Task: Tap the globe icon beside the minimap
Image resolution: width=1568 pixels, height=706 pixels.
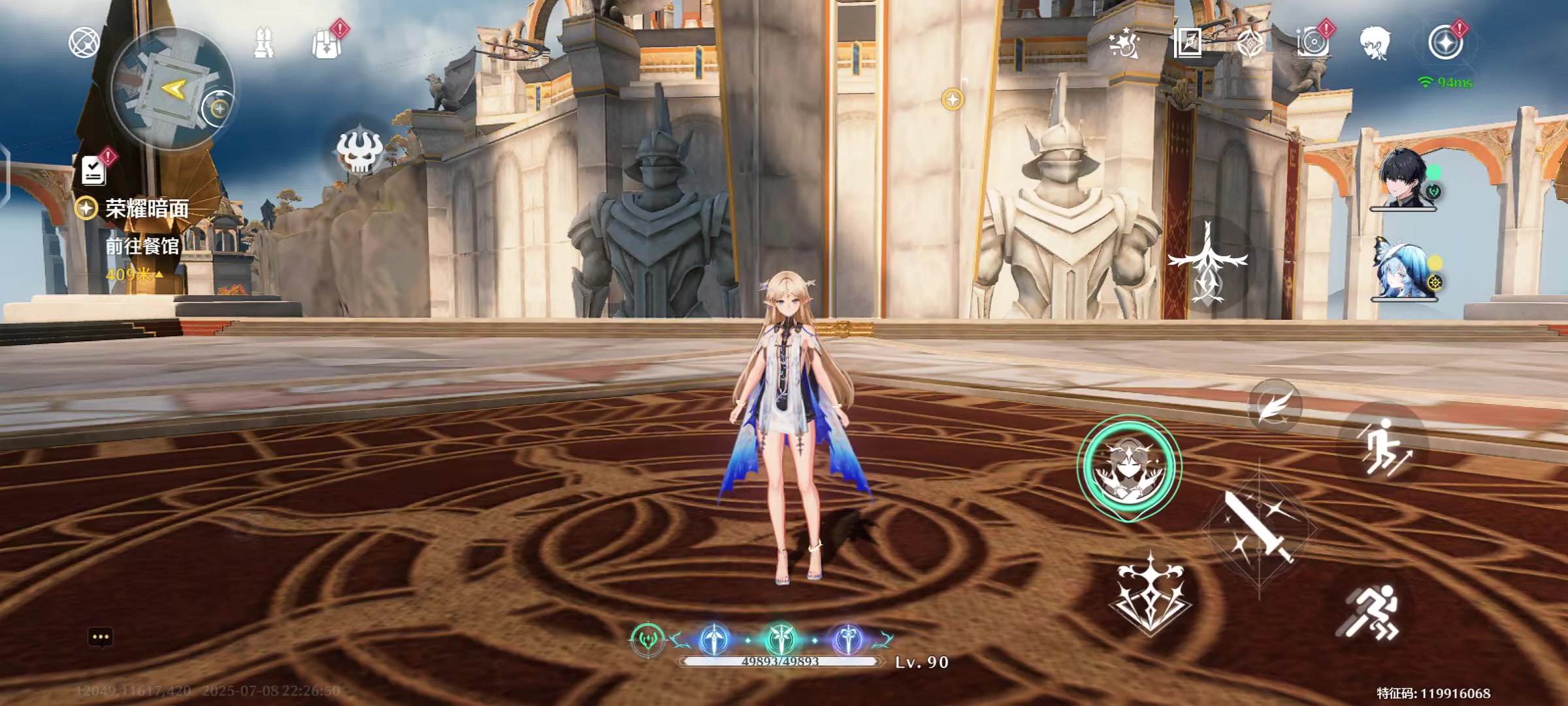Action: tap(84, 43)
